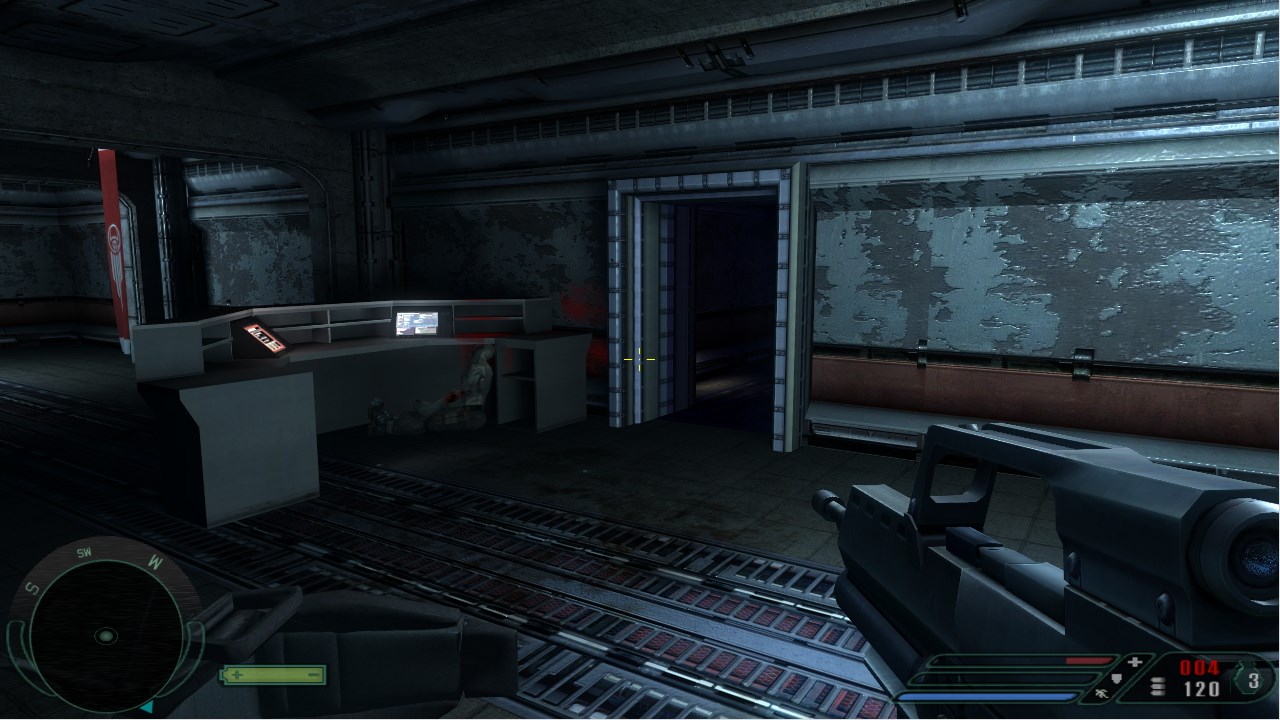Screen dimensions: 1280x720
Task: Click the circular radar minimap
Action: [x=105, y=635]
